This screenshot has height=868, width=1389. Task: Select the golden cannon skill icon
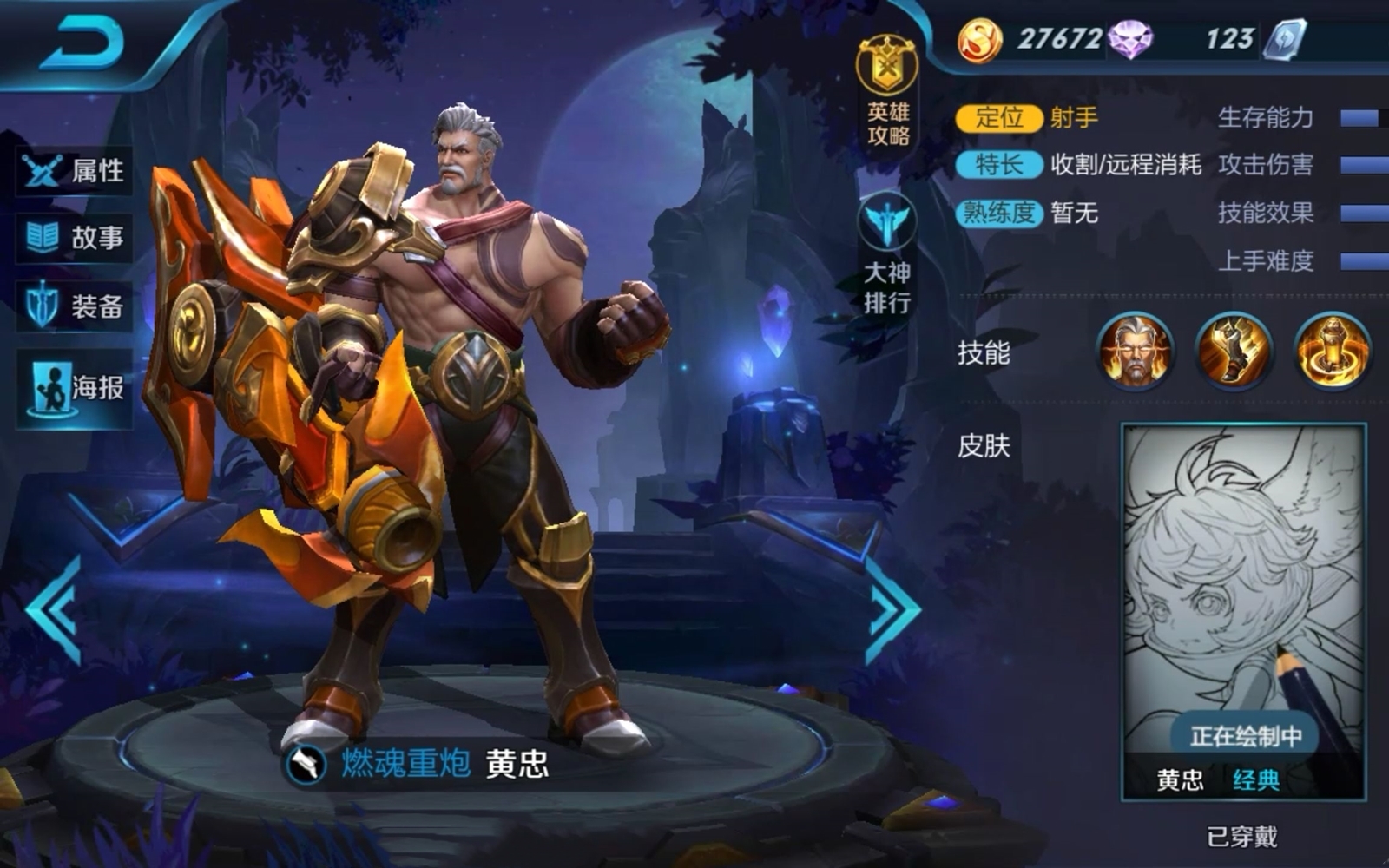tap(1234, 352)
